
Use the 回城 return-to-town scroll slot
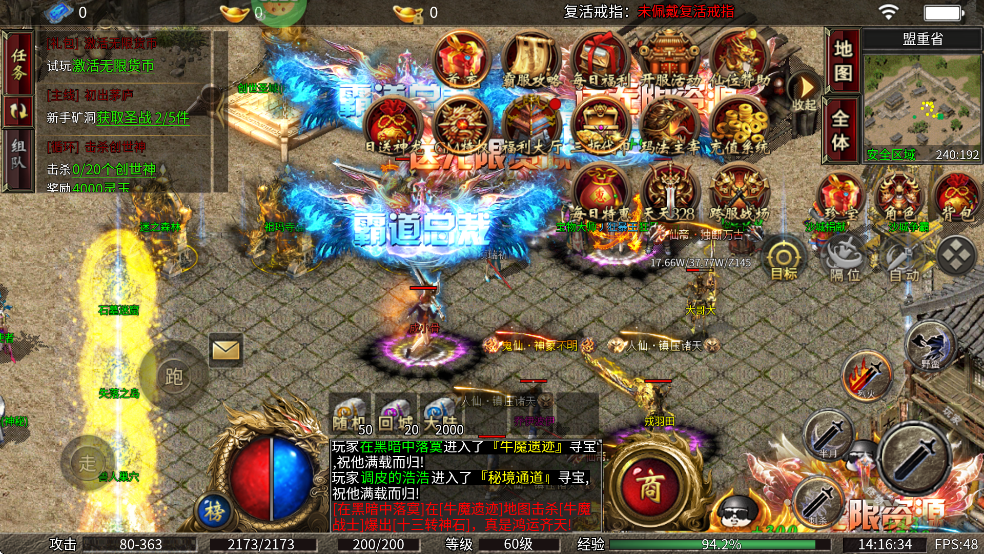(395, 413)
